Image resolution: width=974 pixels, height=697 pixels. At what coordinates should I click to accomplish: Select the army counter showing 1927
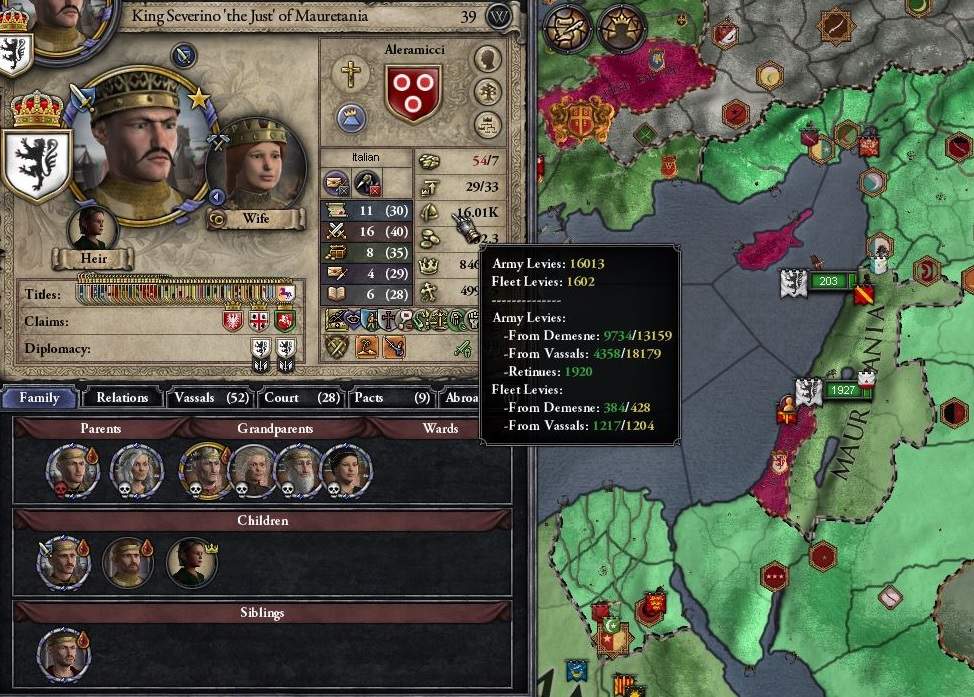point(843,390)
